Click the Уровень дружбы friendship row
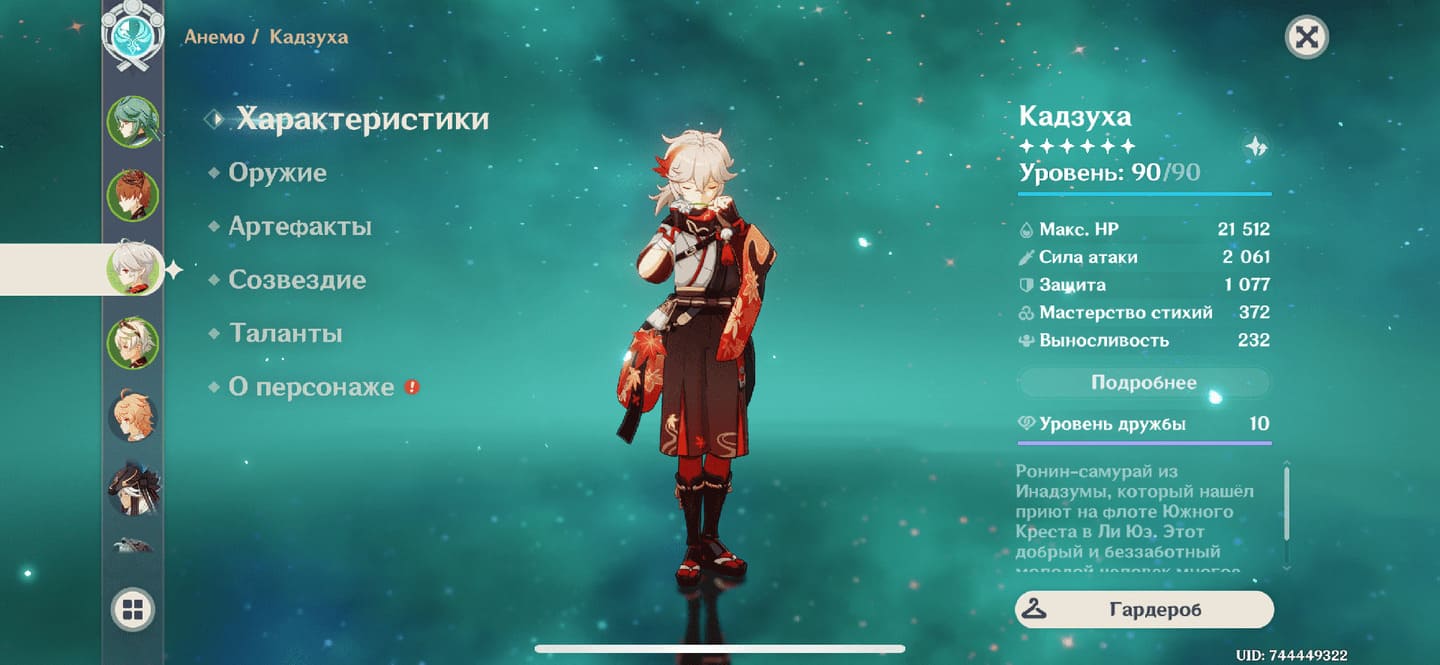Image resolution: width=1440 pixels, height=665 pixels. (x=1144, y=424)
